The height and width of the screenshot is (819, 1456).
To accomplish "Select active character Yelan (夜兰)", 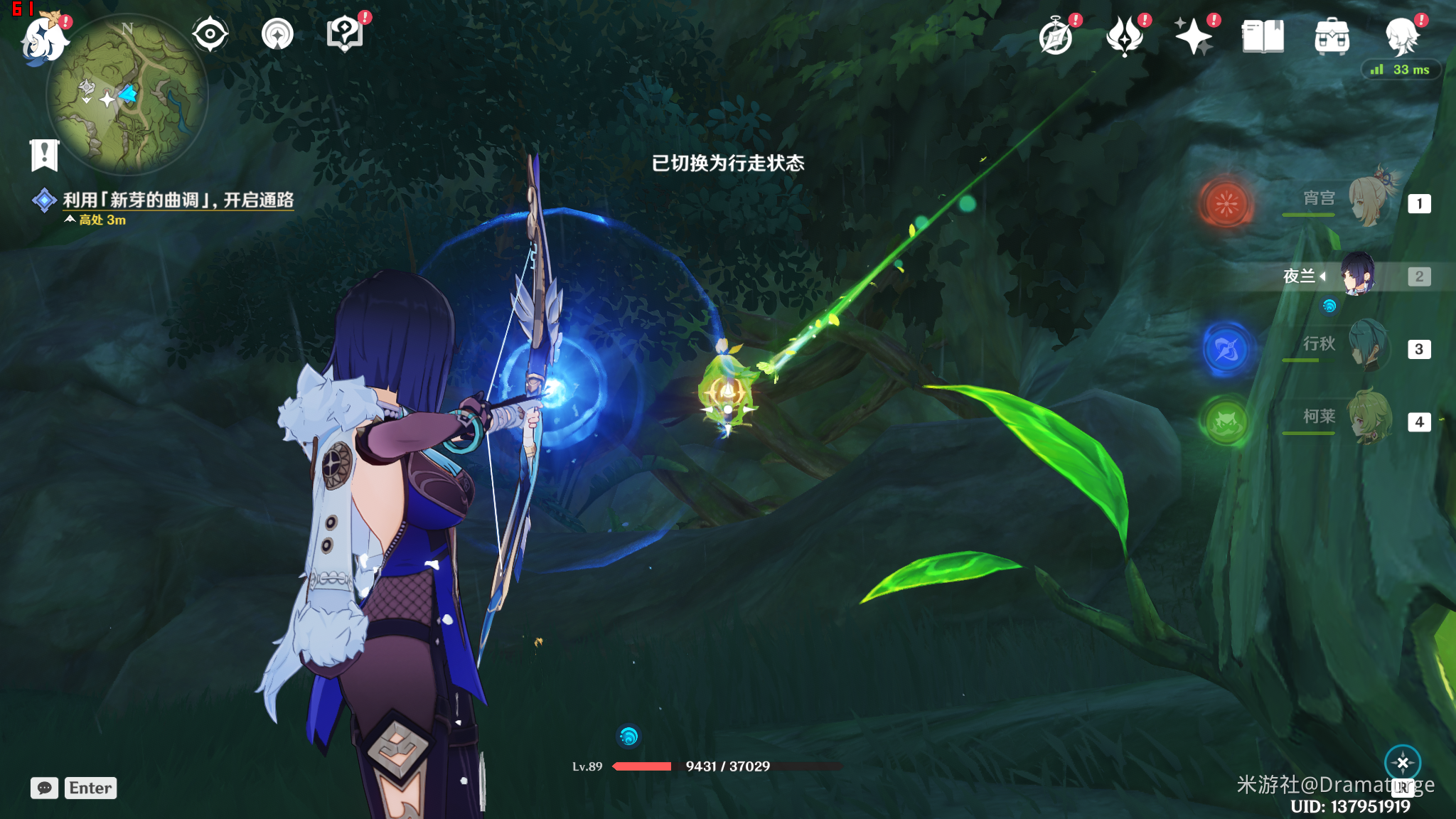I will click(x=1358, y=275).
